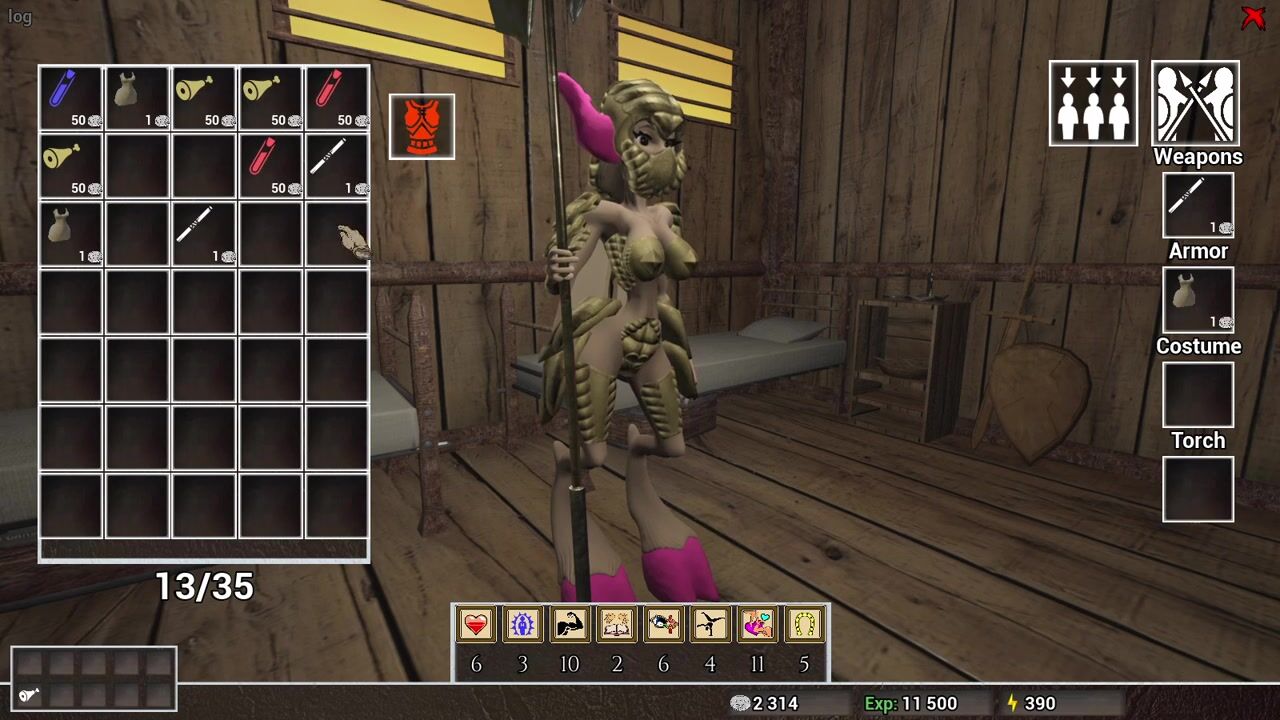The width and height of the screenshot is (1280, 720).
Task: Select the open book stat icon
Action: [x=617, y=625]
